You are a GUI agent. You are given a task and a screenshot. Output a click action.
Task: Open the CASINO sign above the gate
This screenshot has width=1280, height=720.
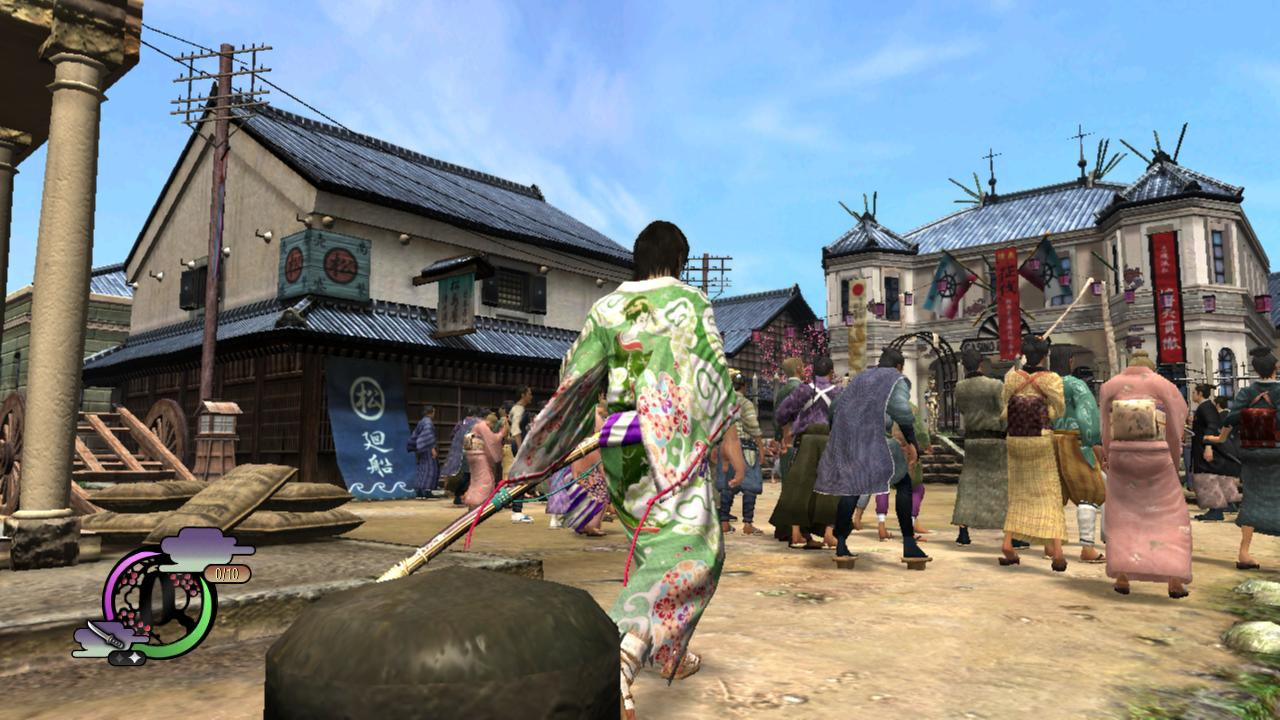point(978,344)
